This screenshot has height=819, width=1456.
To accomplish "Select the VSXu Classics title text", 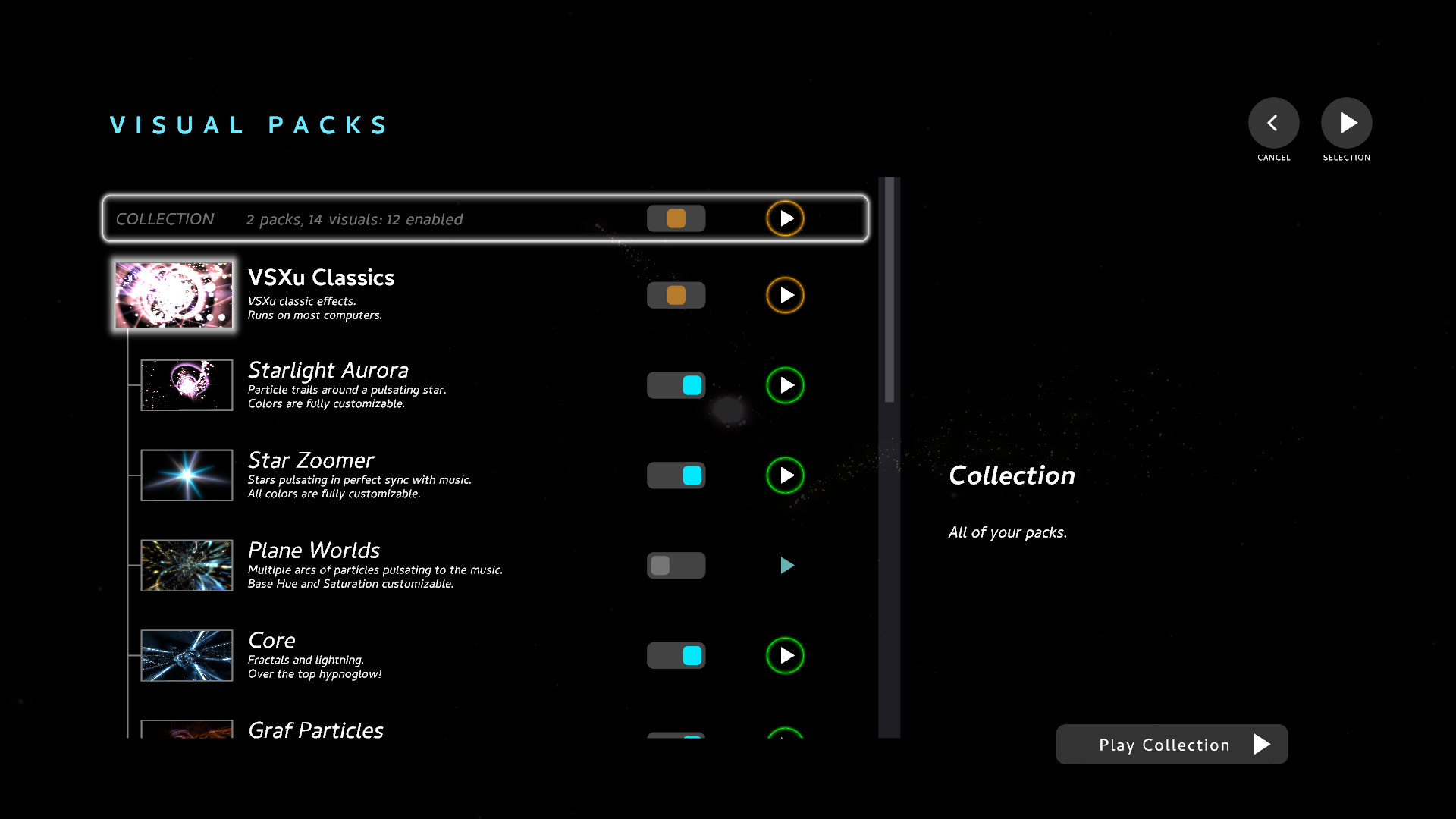I will (x=322, y=278).
